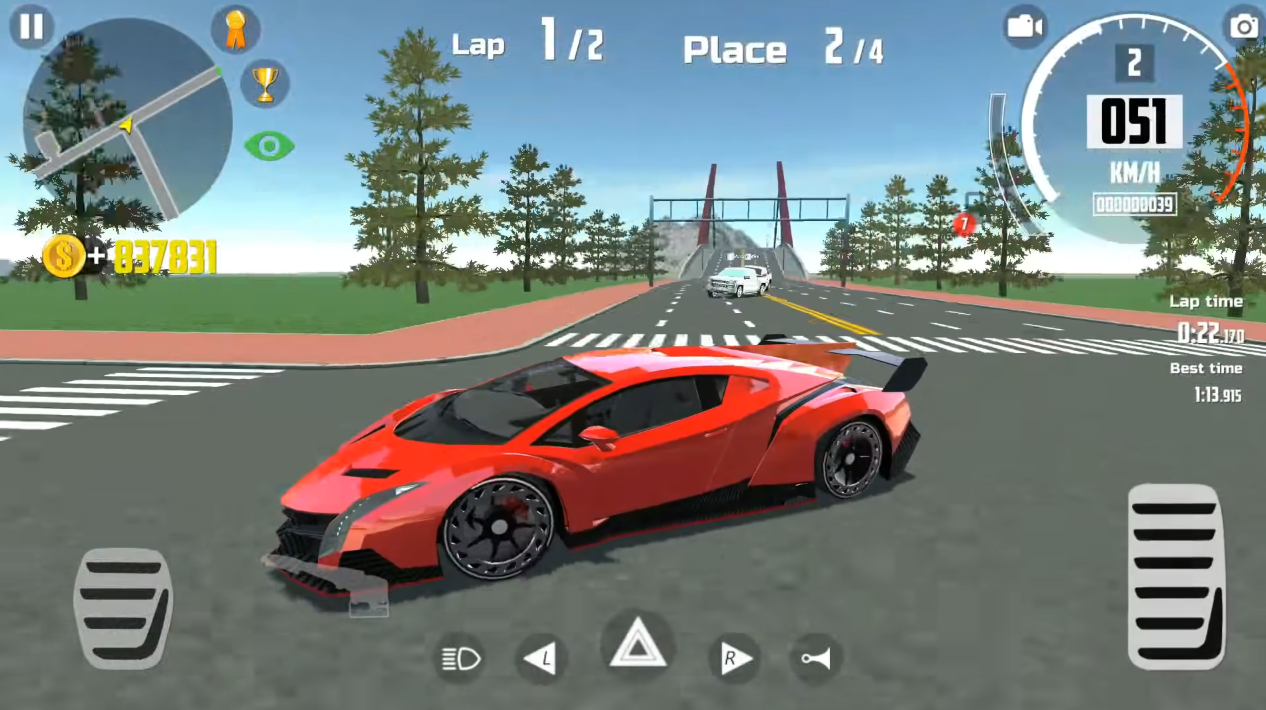The width and height of the screenshot is (1266, 710).
Task: Activate the right turn signal
Action: click(x=733, y=658)
